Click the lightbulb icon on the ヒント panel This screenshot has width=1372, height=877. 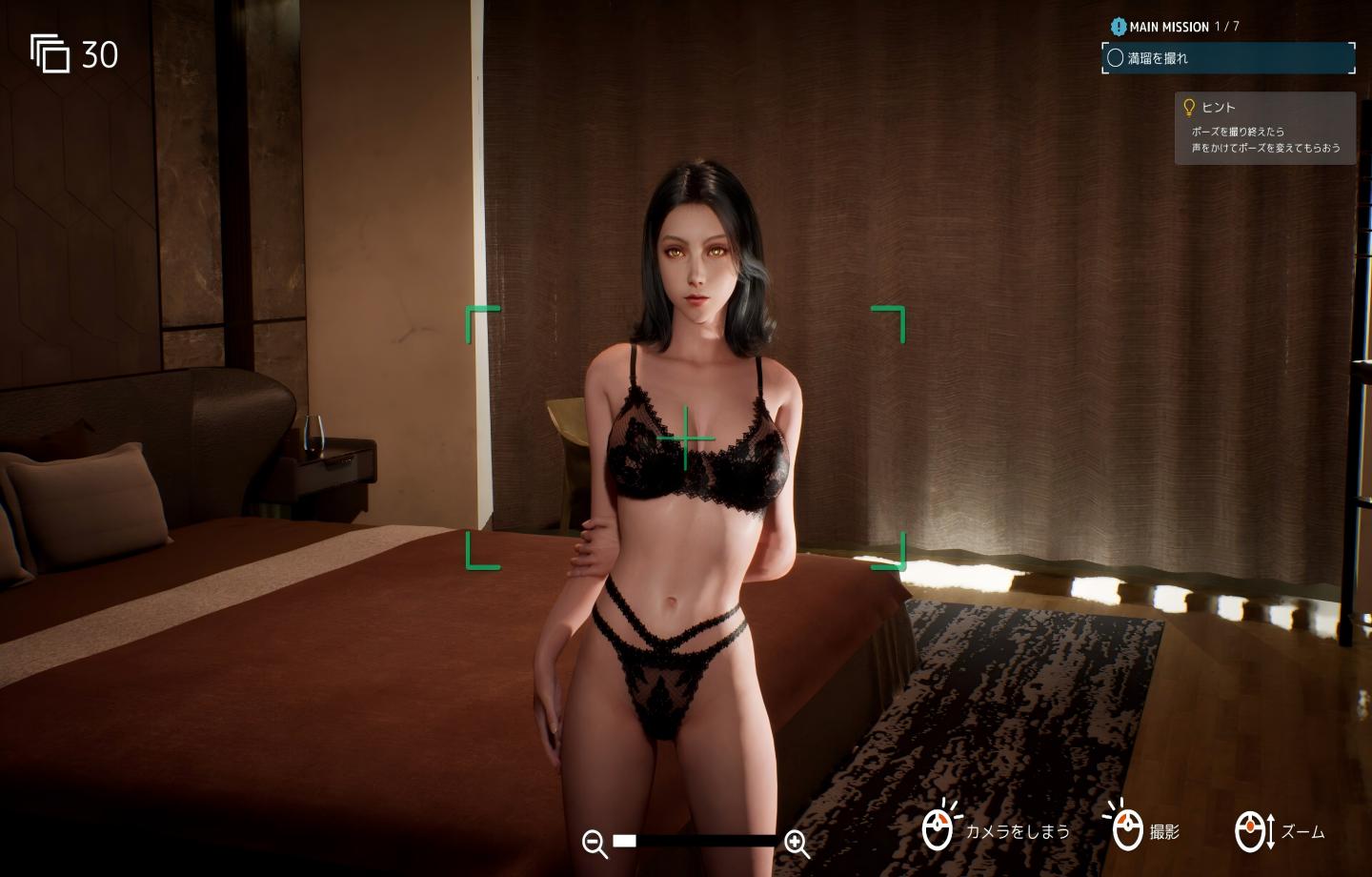click(x=1189, y=107)
